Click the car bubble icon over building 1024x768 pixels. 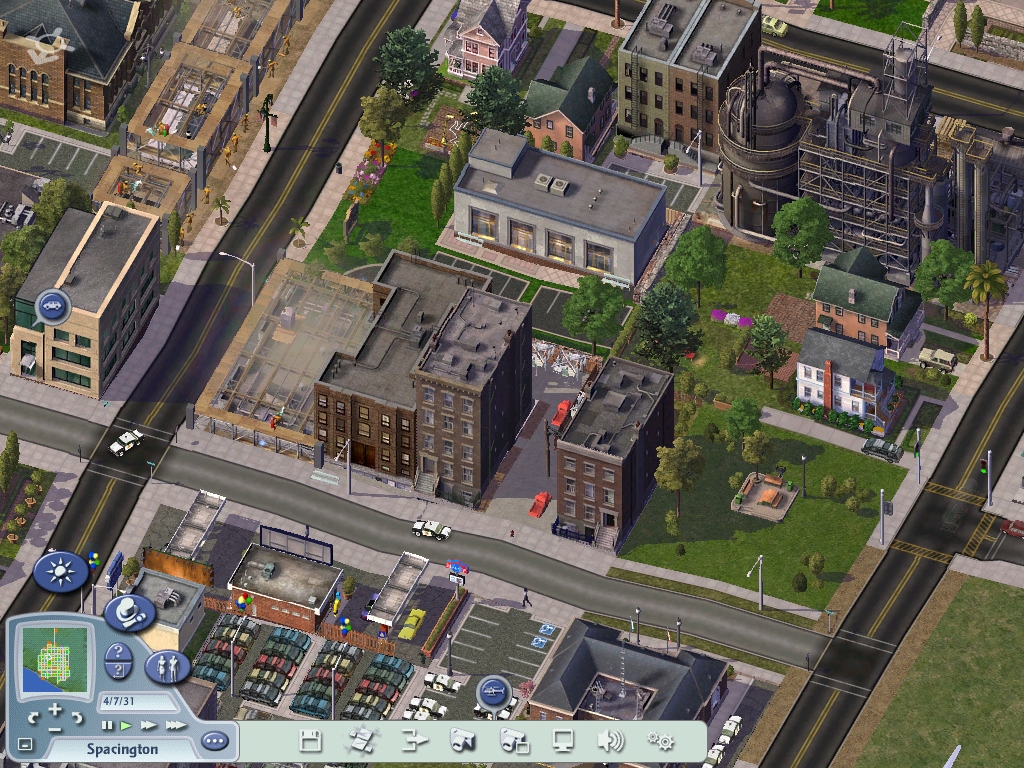tap(51, 305)
